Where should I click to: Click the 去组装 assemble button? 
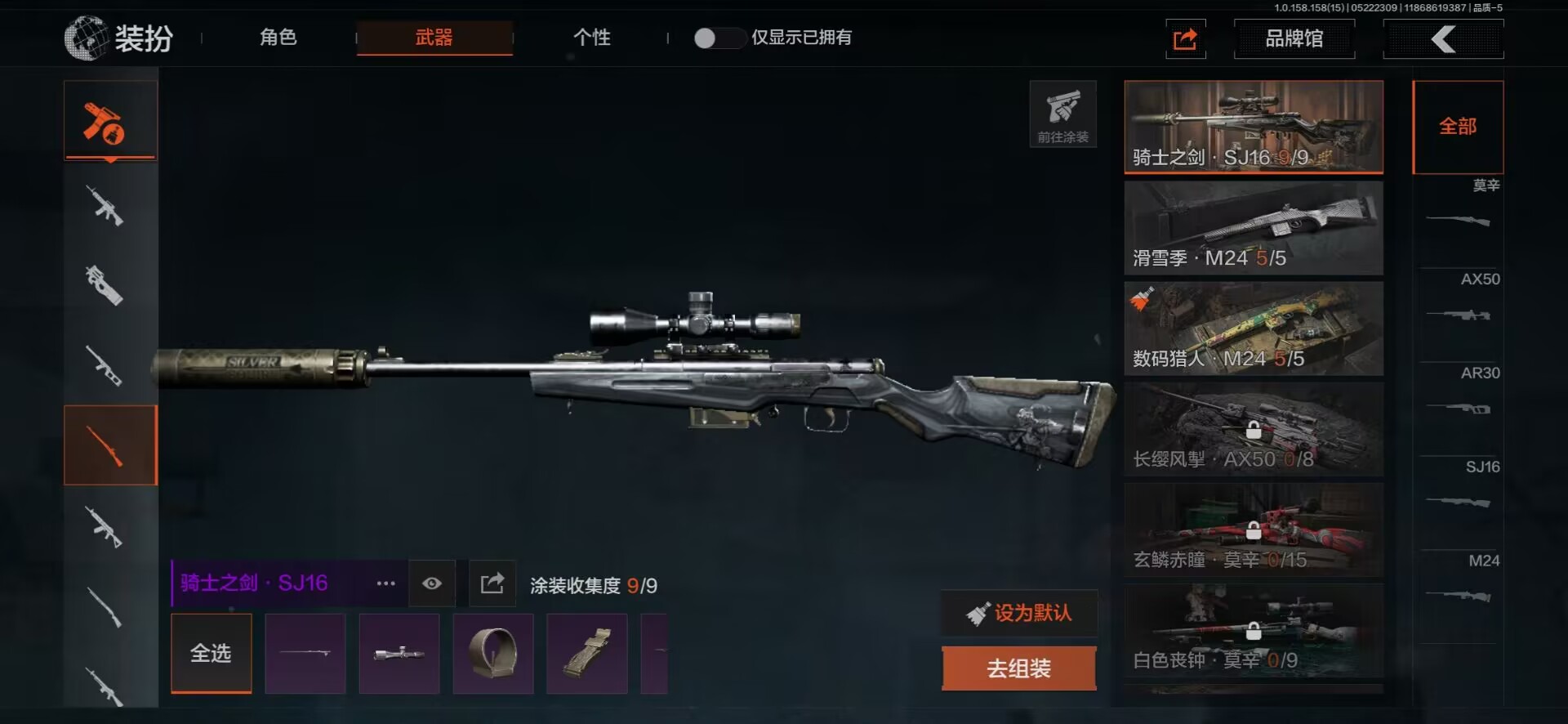(1018, 668)
